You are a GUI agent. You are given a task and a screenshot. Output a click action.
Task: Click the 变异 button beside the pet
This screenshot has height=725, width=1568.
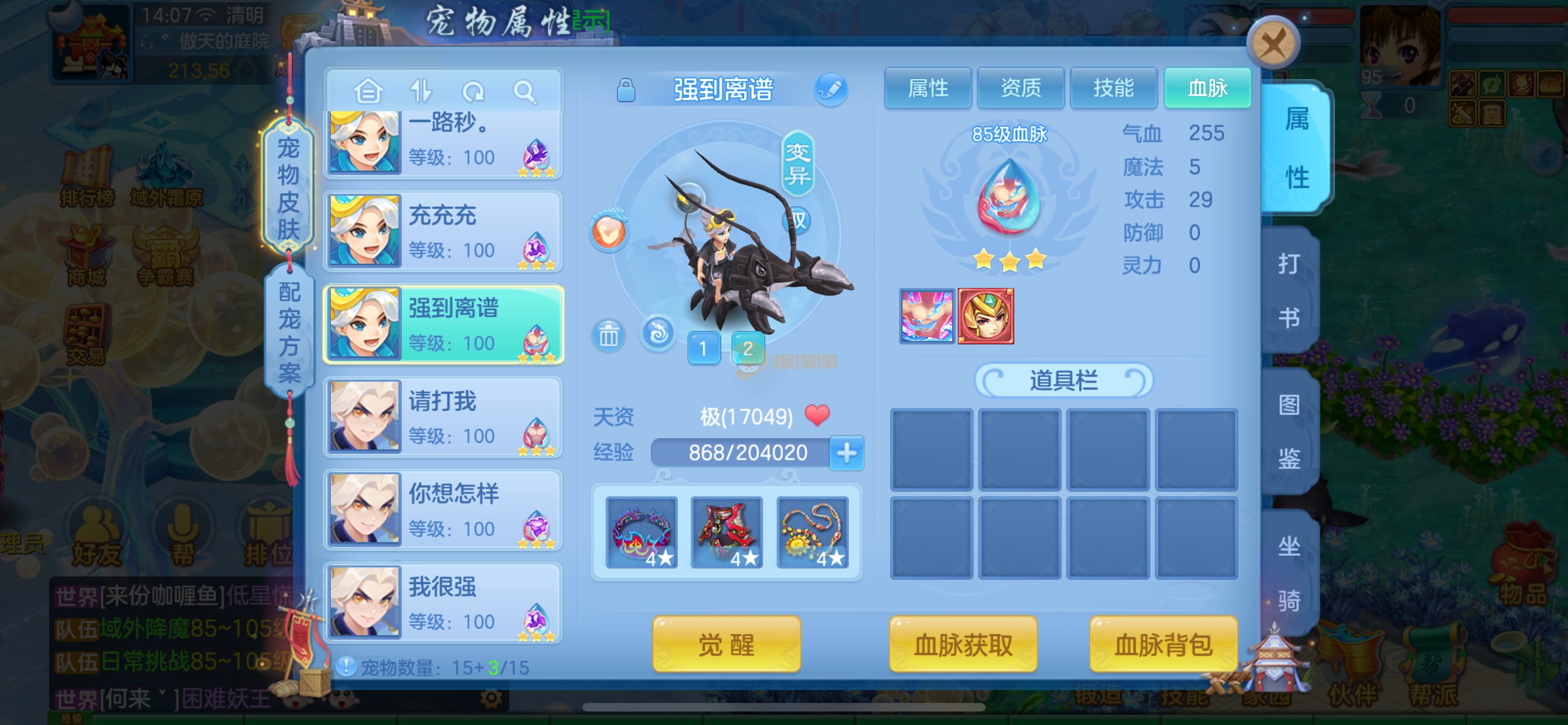[x=798, y=163]
